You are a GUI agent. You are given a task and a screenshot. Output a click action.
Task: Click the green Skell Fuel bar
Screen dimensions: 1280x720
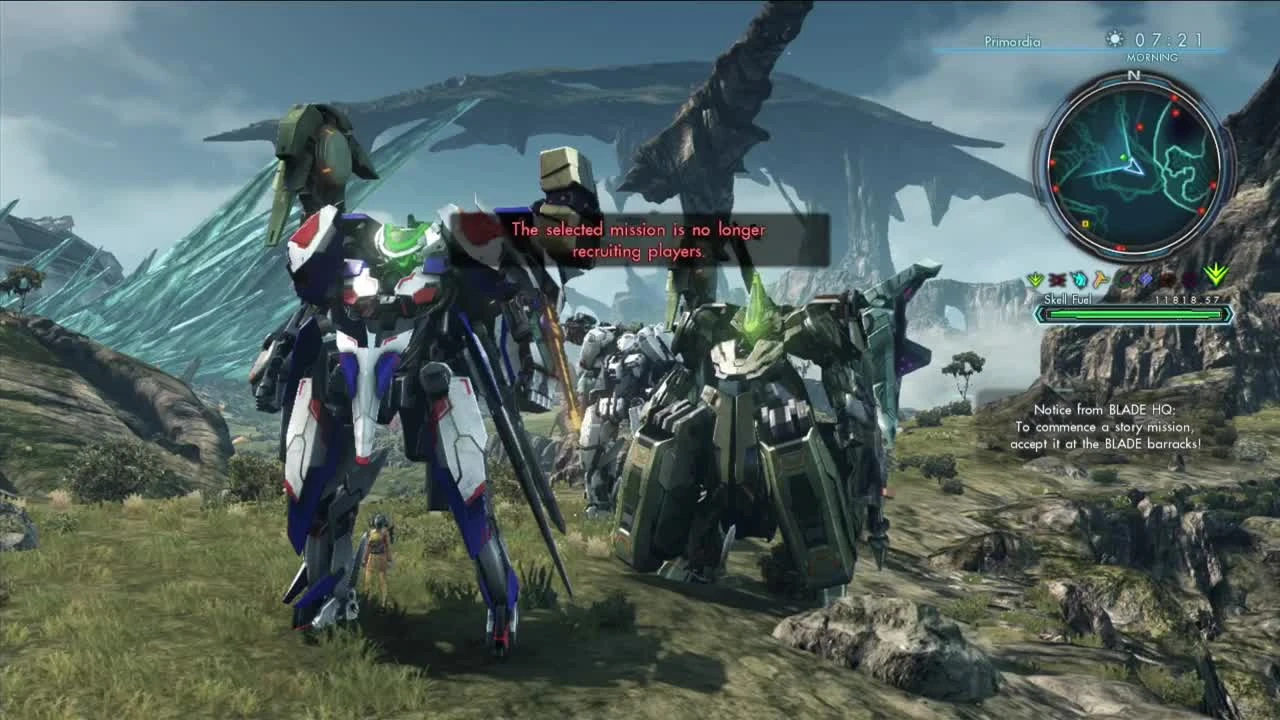point(1133,315)
